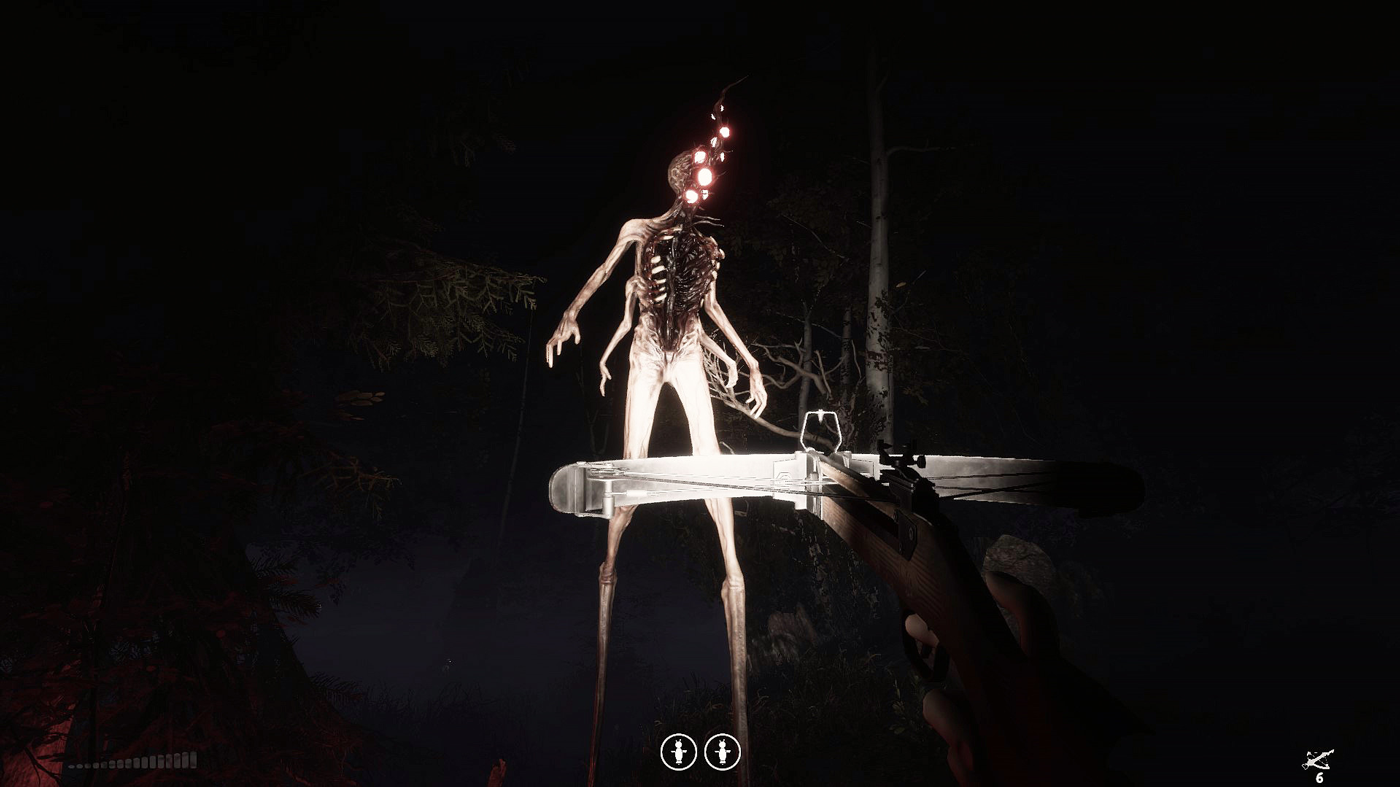This screenshot has height=787, width=1400.
Task: Click the smallest bar of the noise meter
Action: tap(74, 766)
